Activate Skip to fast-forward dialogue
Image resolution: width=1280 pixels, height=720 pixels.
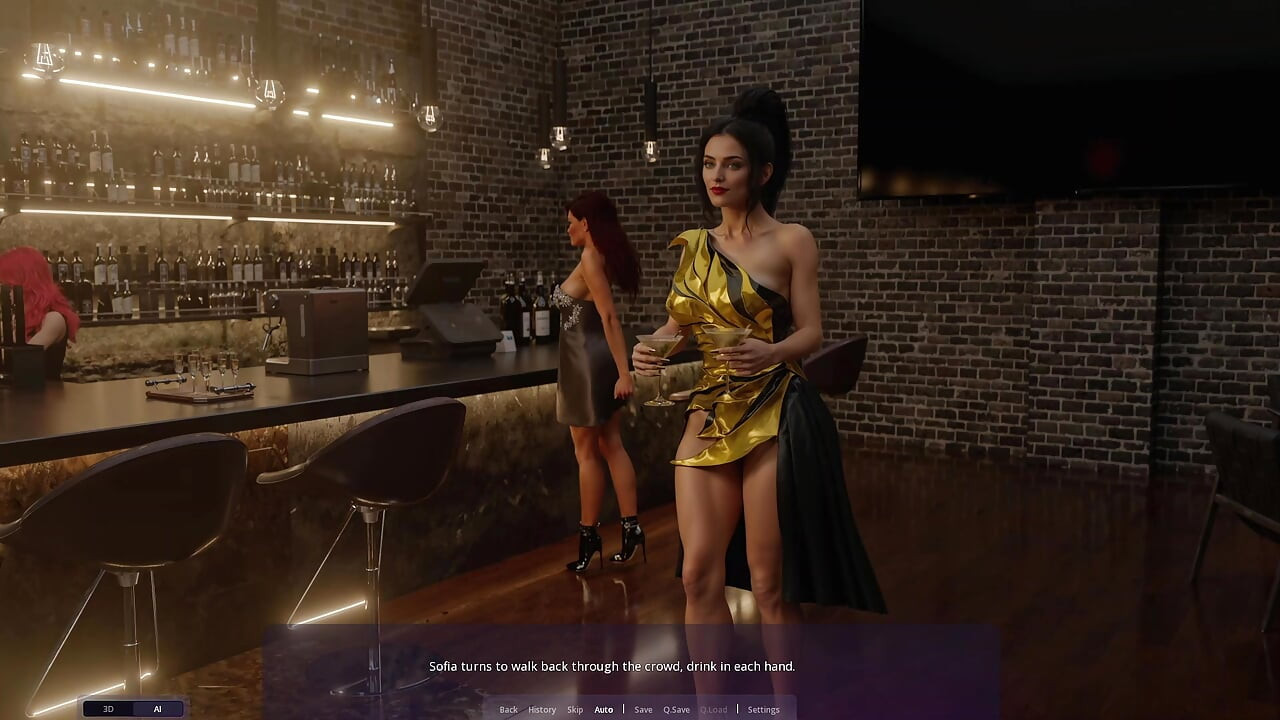[x=575, y=710]
